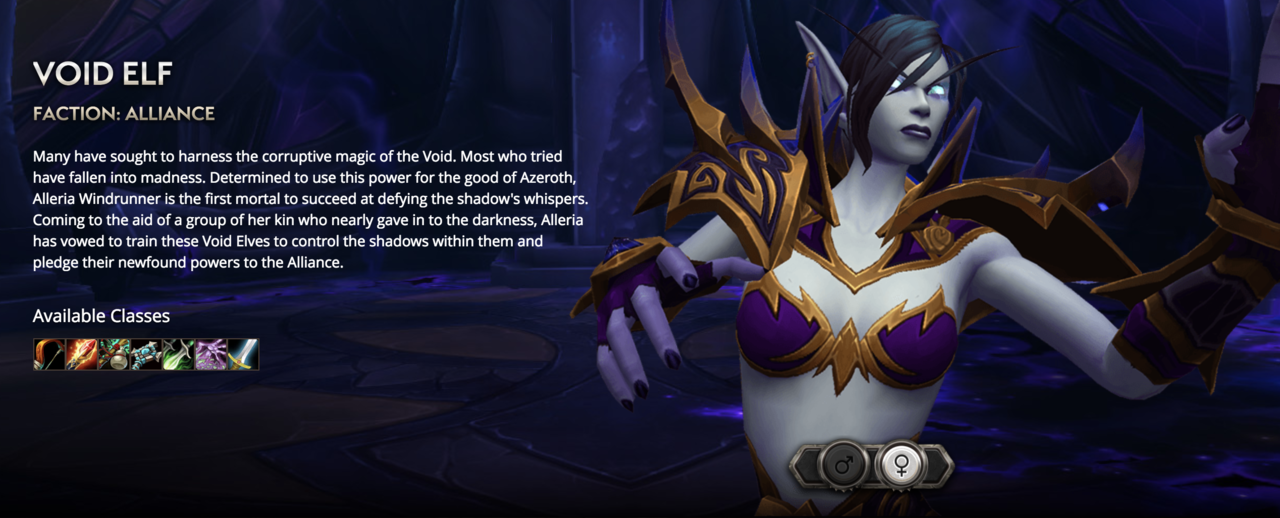
Task: Choose the female gender button
Action: pyautogui.click(x=900, y=466)
